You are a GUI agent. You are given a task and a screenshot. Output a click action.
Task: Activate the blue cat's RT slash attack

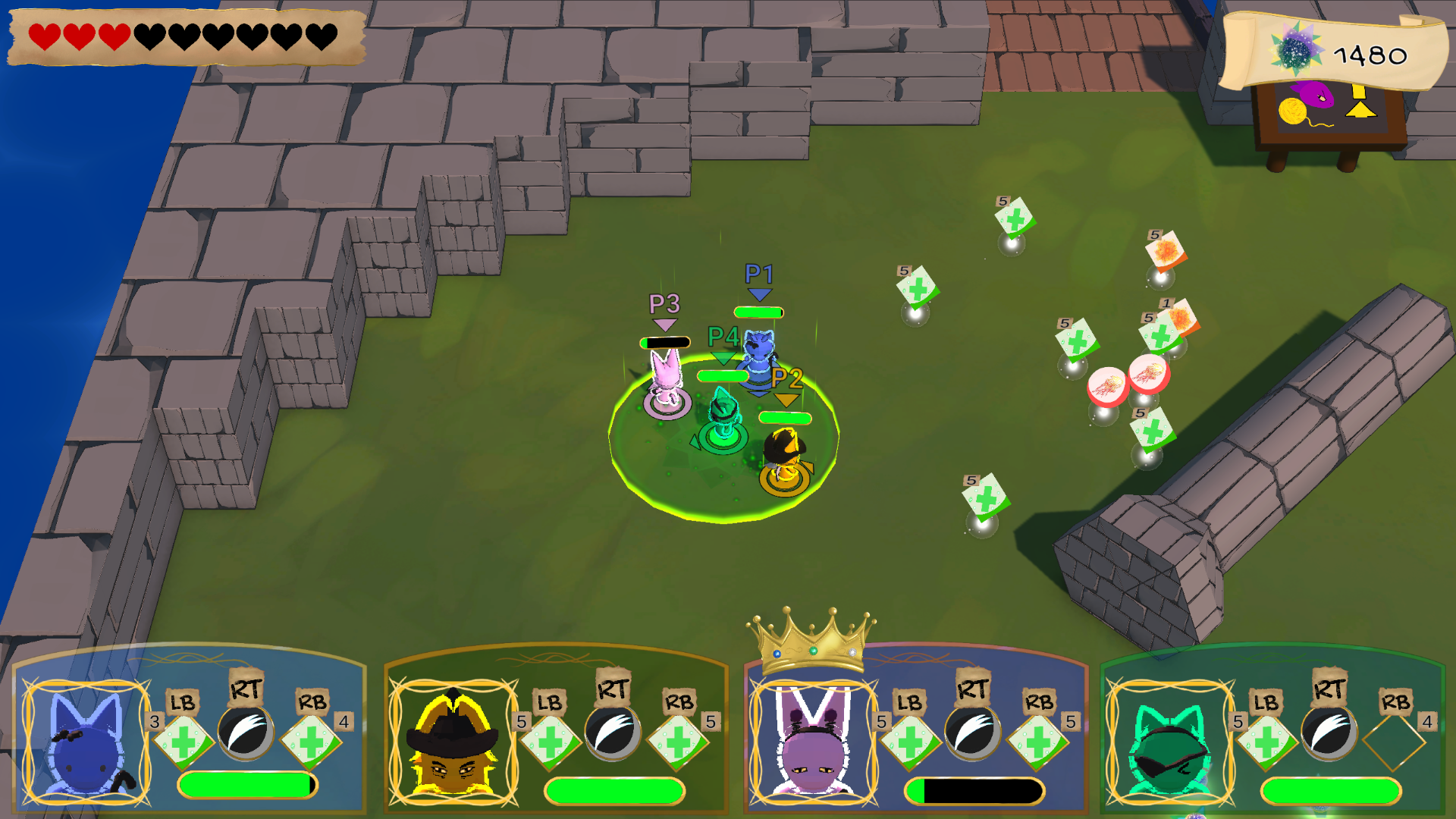(x=246, y=733)
